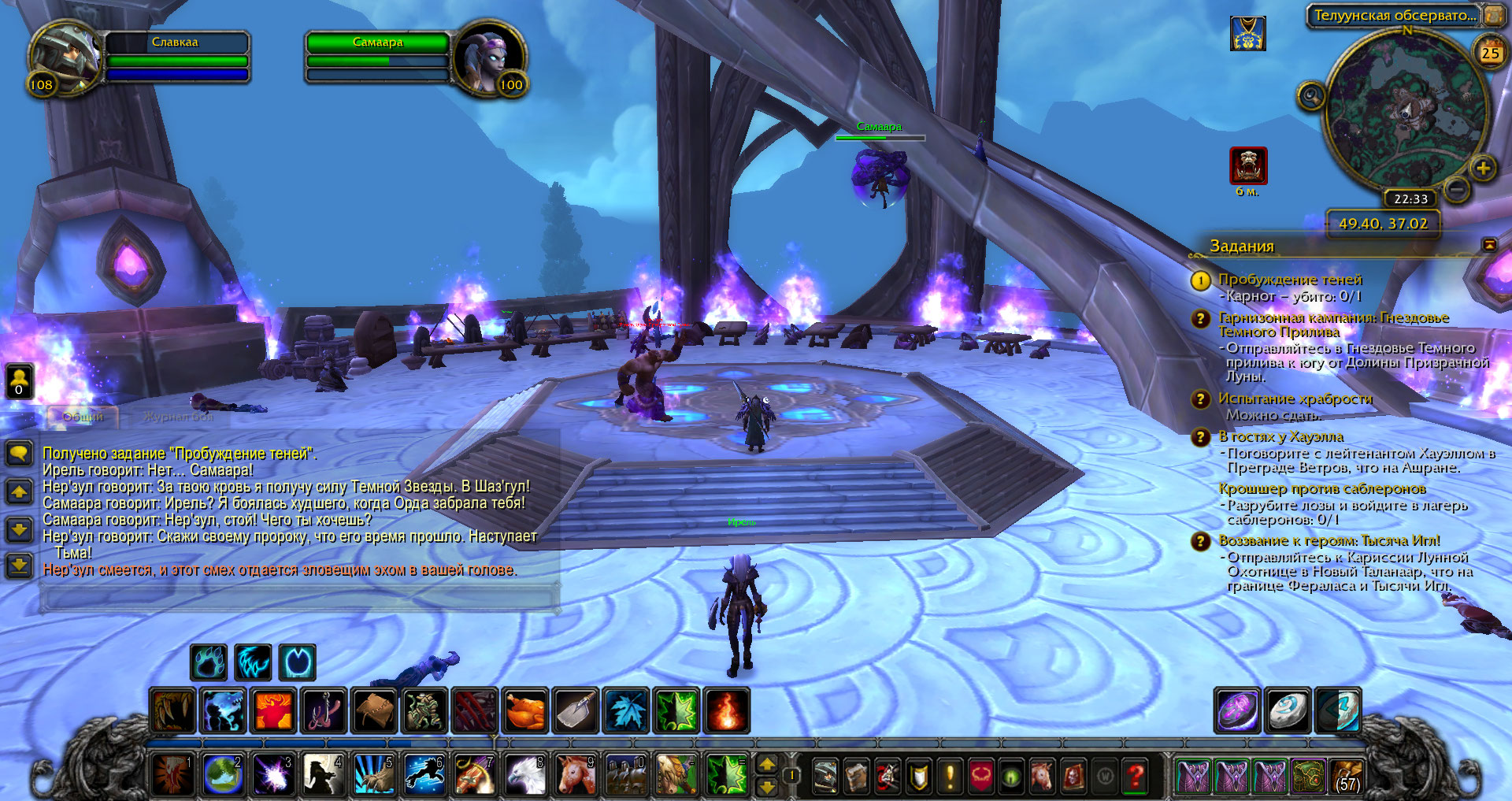Open the yellow exclamation quest log button
This screenshot has height=801, width=1512.
point(950,777)
